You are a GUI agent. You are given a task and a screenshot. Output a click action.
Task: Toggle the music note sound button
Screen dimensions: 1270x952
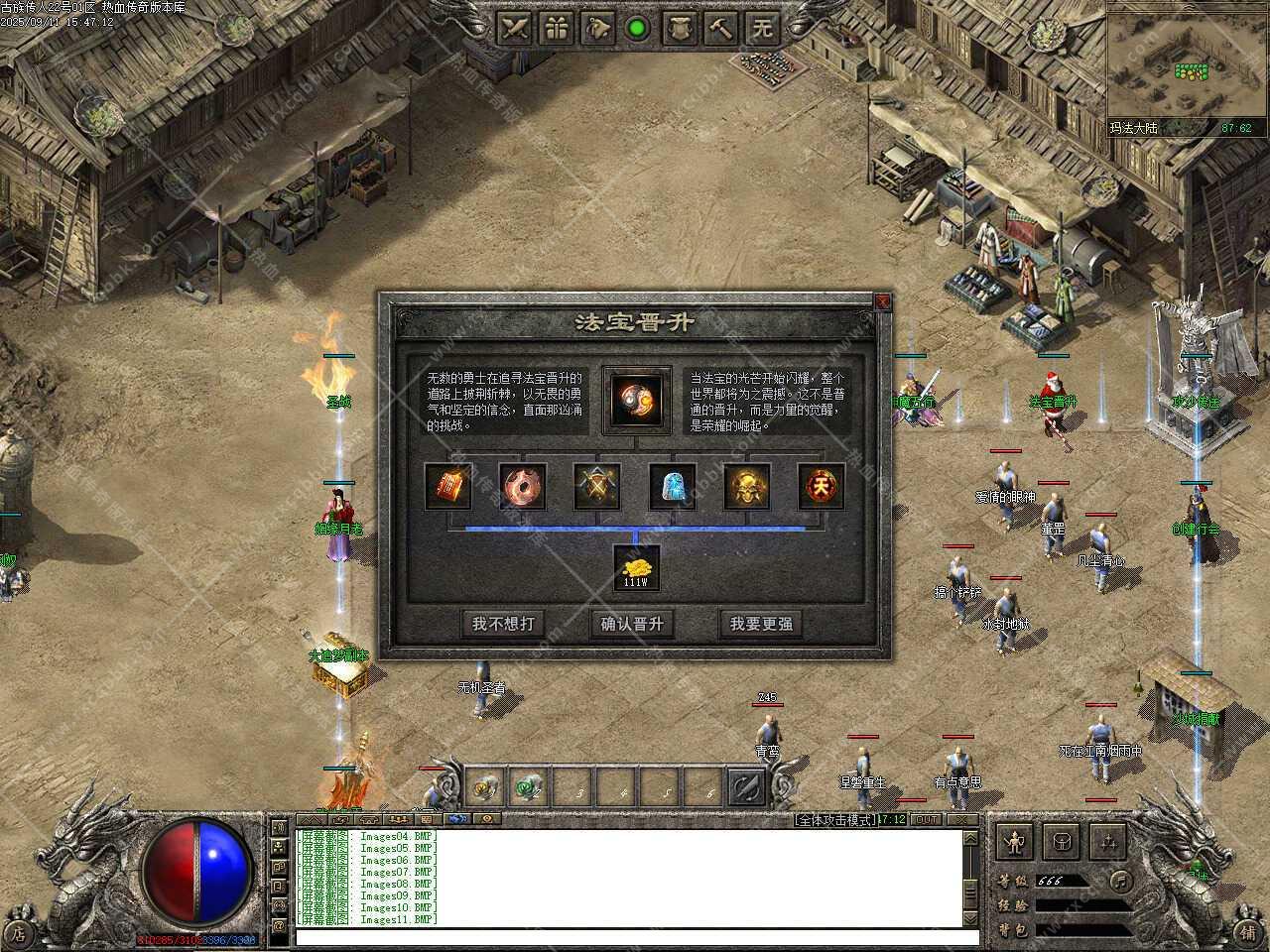[1119, 881]
